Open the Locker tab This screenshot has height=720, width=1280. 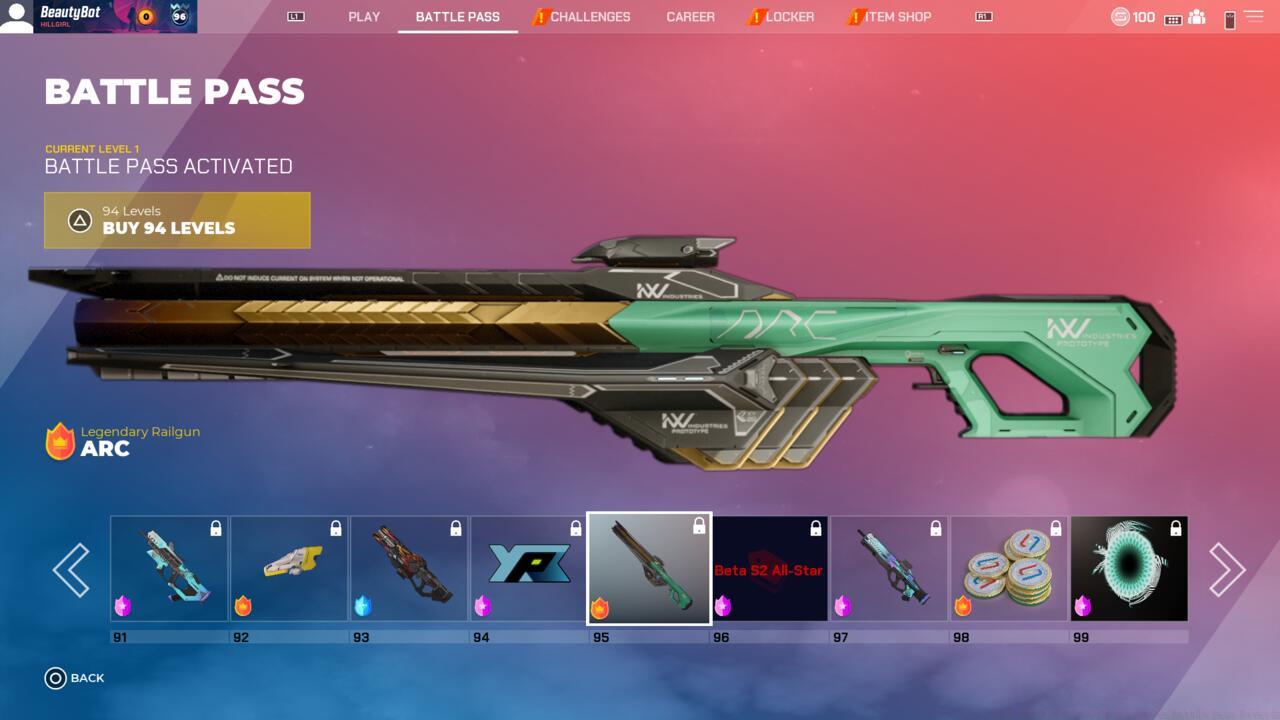point(789,17)
